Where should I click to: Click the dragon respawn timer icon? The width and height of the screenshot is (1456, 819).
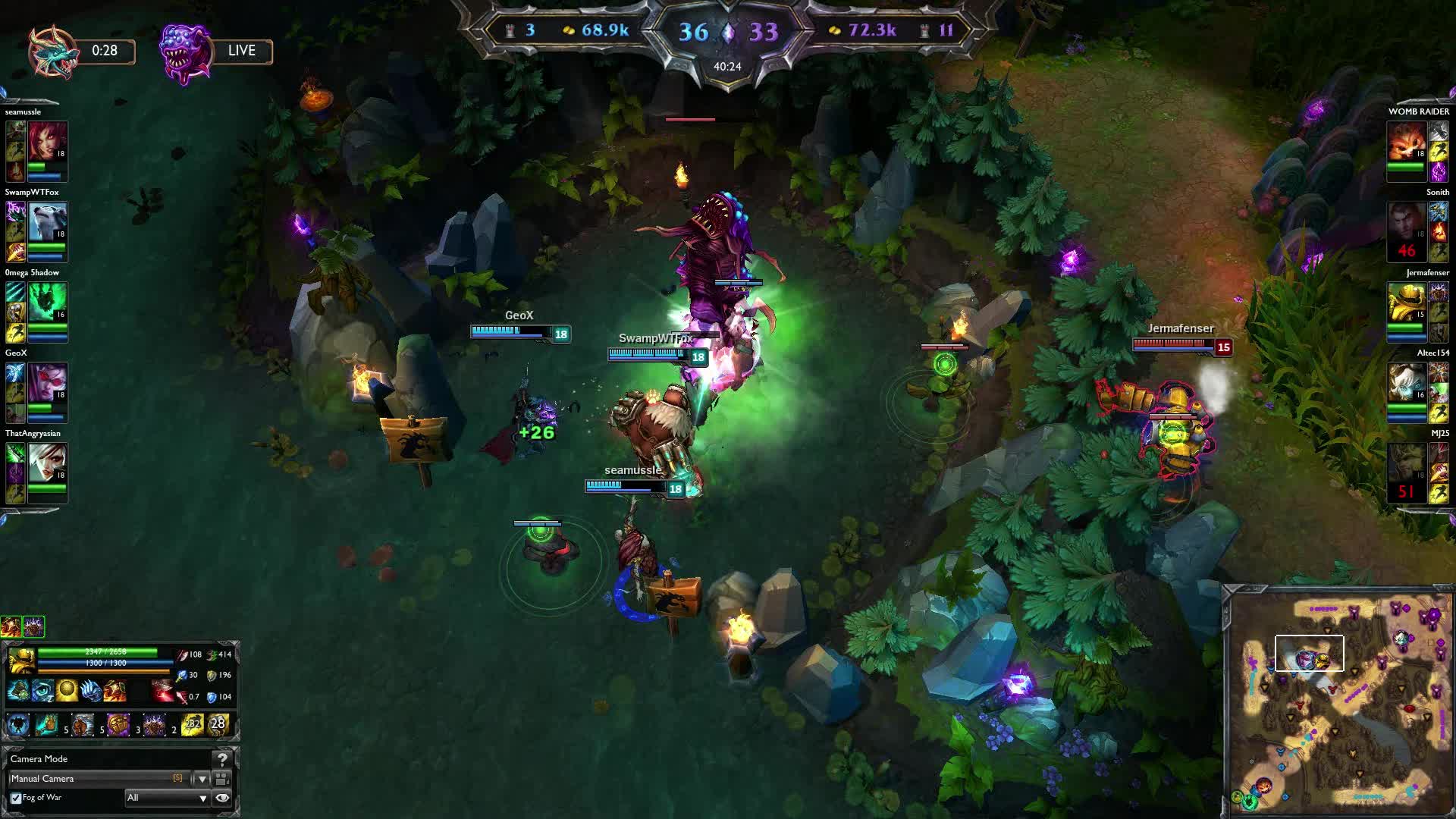click(53, 52)
